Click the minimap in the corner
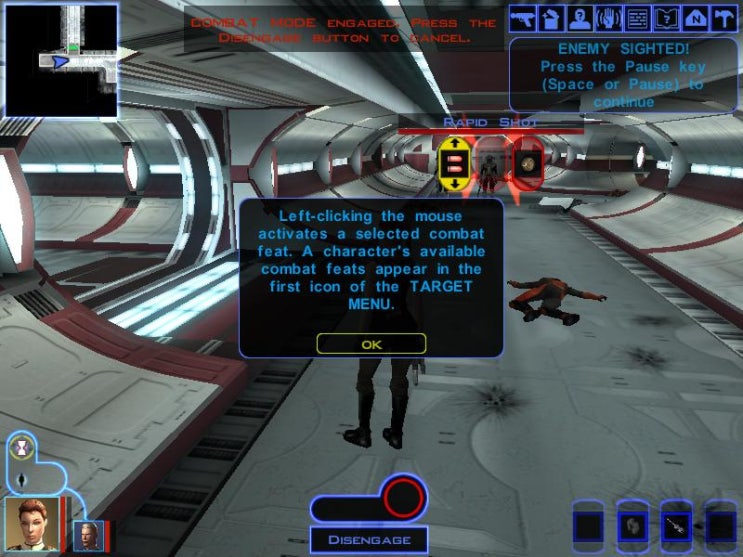This screenshot has height=557, width=743. click(x=61, y=59)
